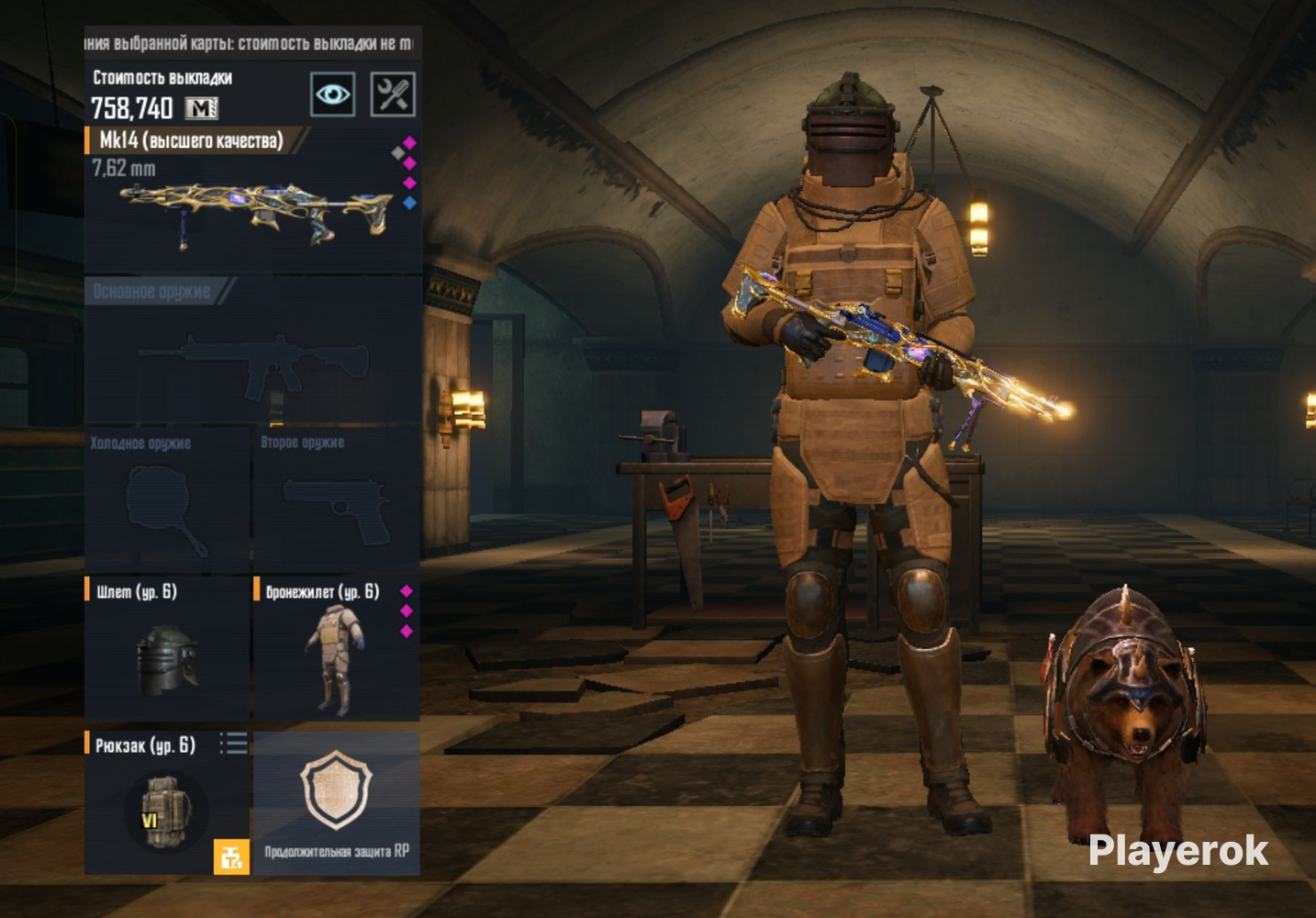Click the orange button on backpack slot

[231, 856]
